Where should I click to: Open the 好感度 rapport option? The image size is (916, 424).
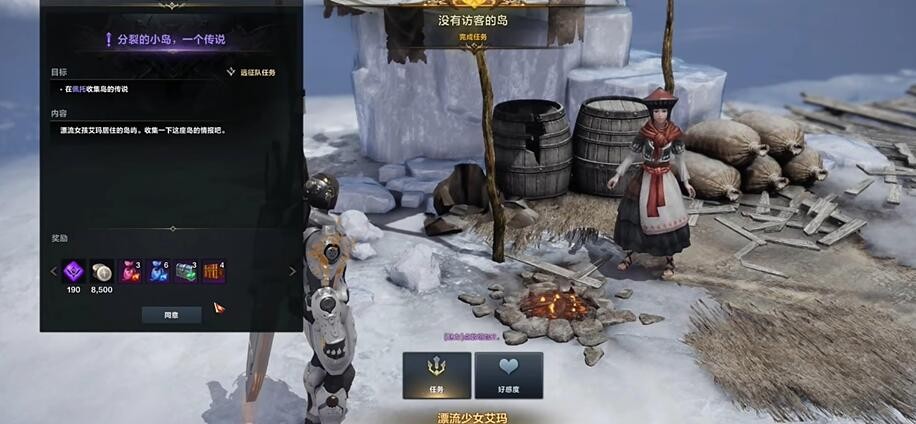[x=508, y=375]
